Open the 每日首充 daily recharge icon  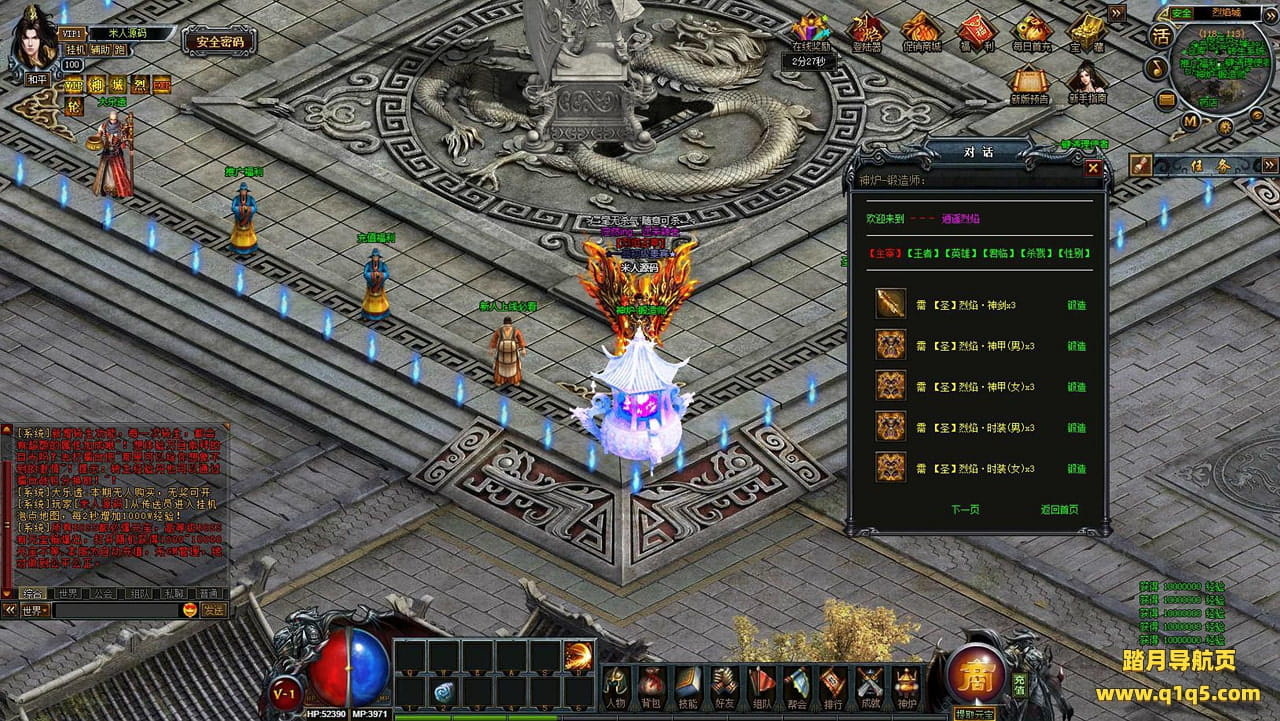(x=1031, y=33)
